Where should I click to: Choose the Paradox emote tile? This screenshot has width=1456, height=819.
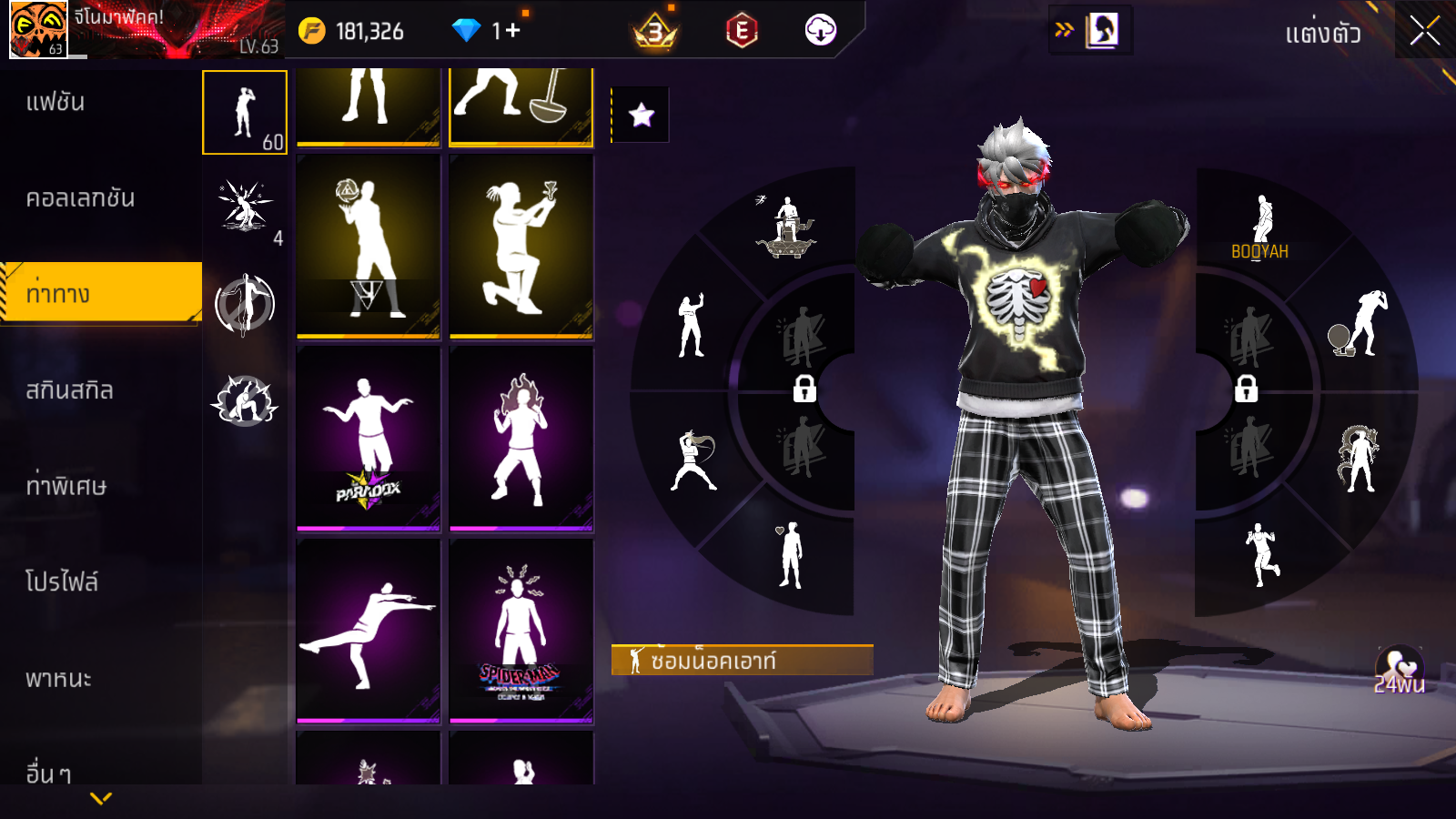click(369, 438)
